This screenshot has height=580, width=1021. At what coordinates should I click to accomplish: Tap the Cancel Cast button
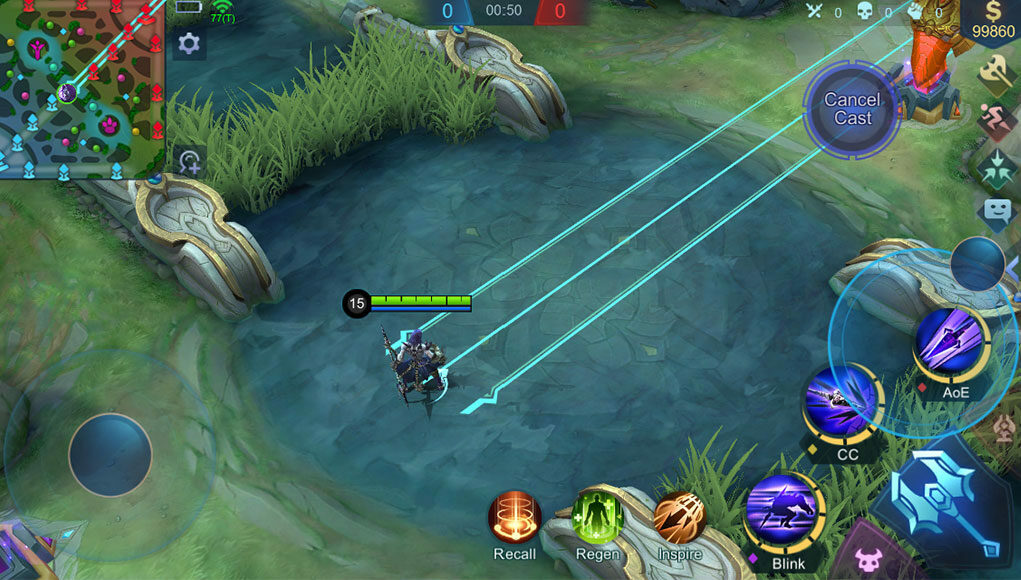(x=852, y=109)
